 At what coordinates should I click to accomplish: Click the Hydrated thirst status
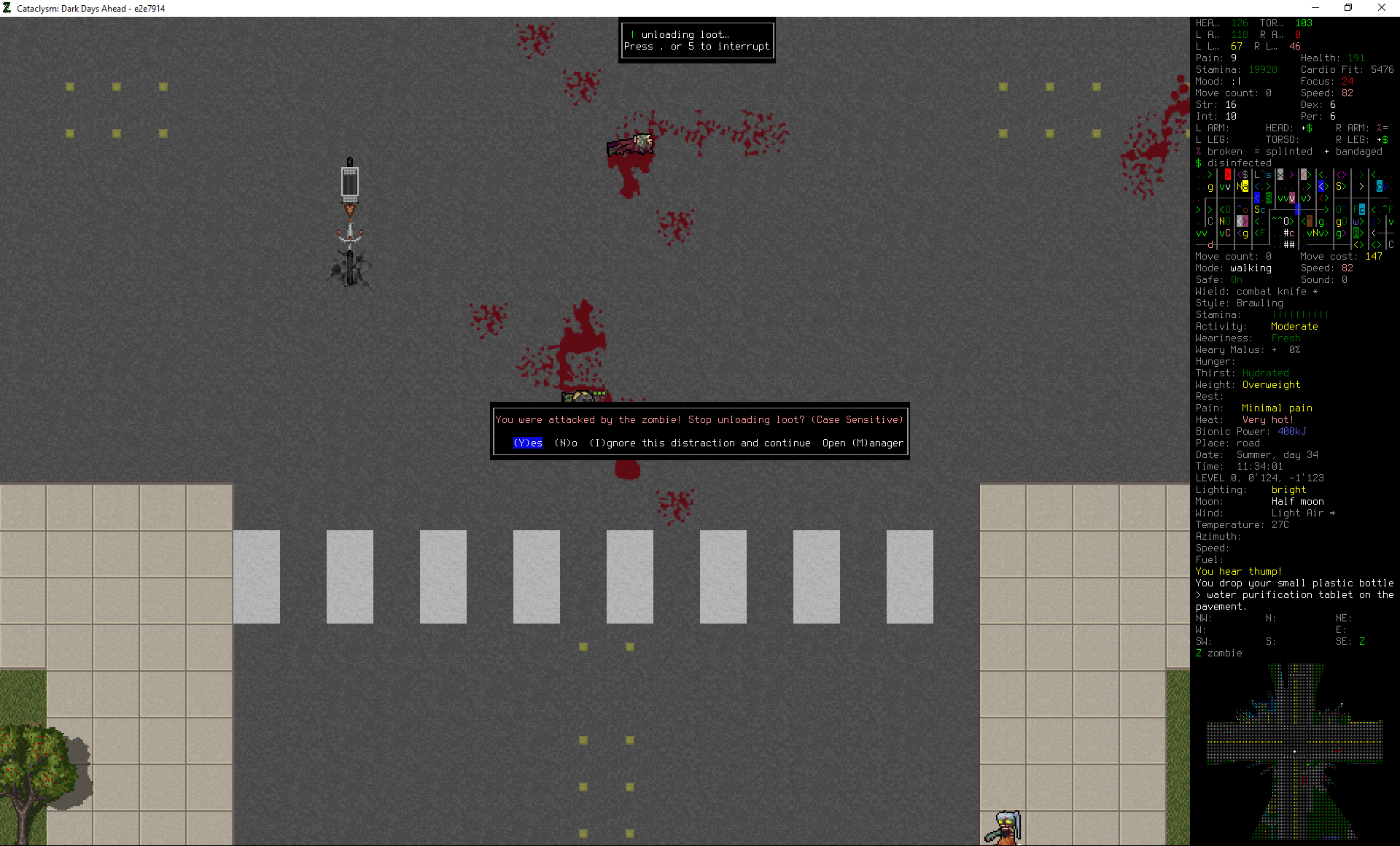(x=1265, y=373)
